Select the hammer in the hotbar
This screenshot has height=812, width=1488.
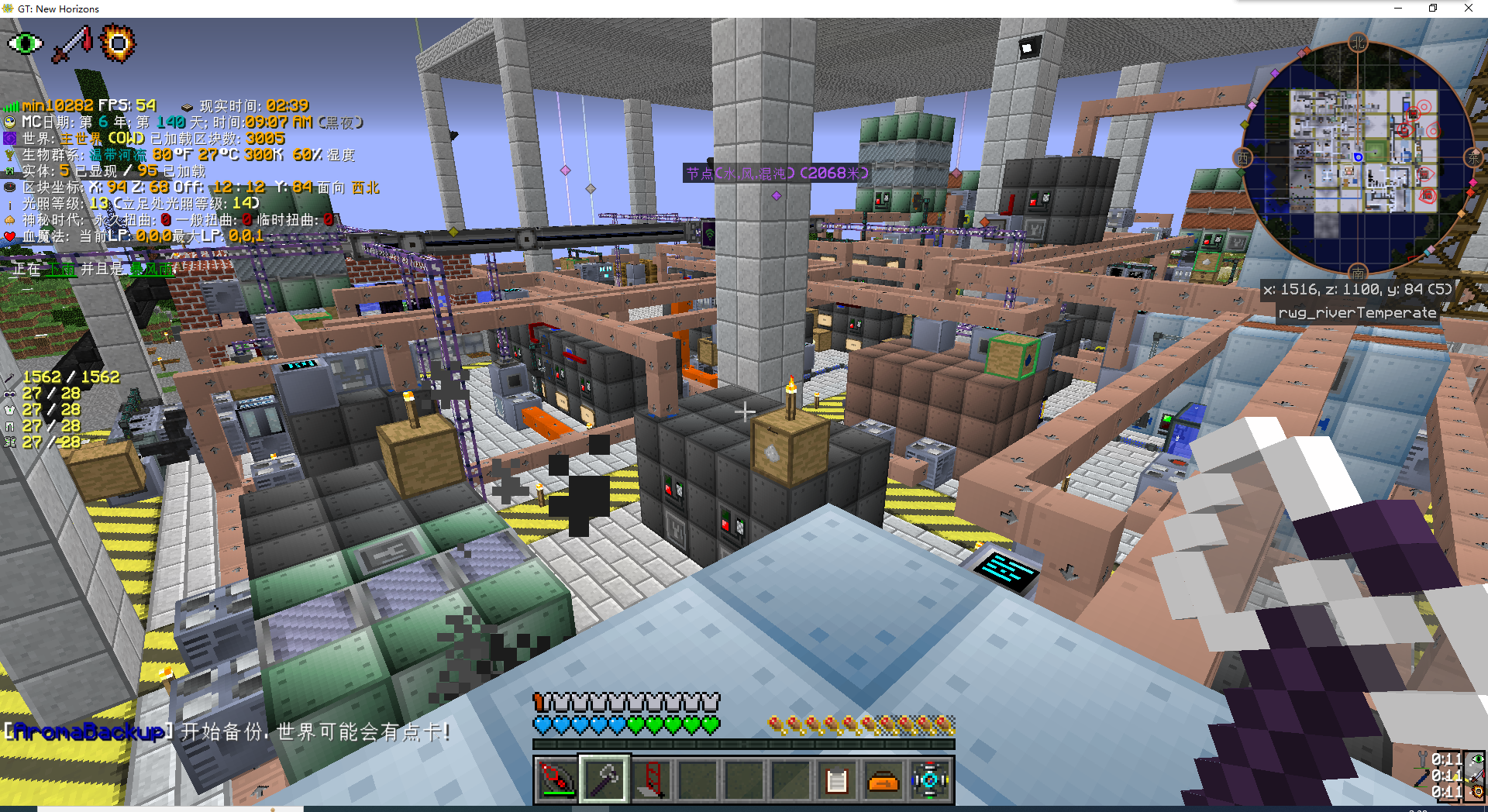(604, 780)
